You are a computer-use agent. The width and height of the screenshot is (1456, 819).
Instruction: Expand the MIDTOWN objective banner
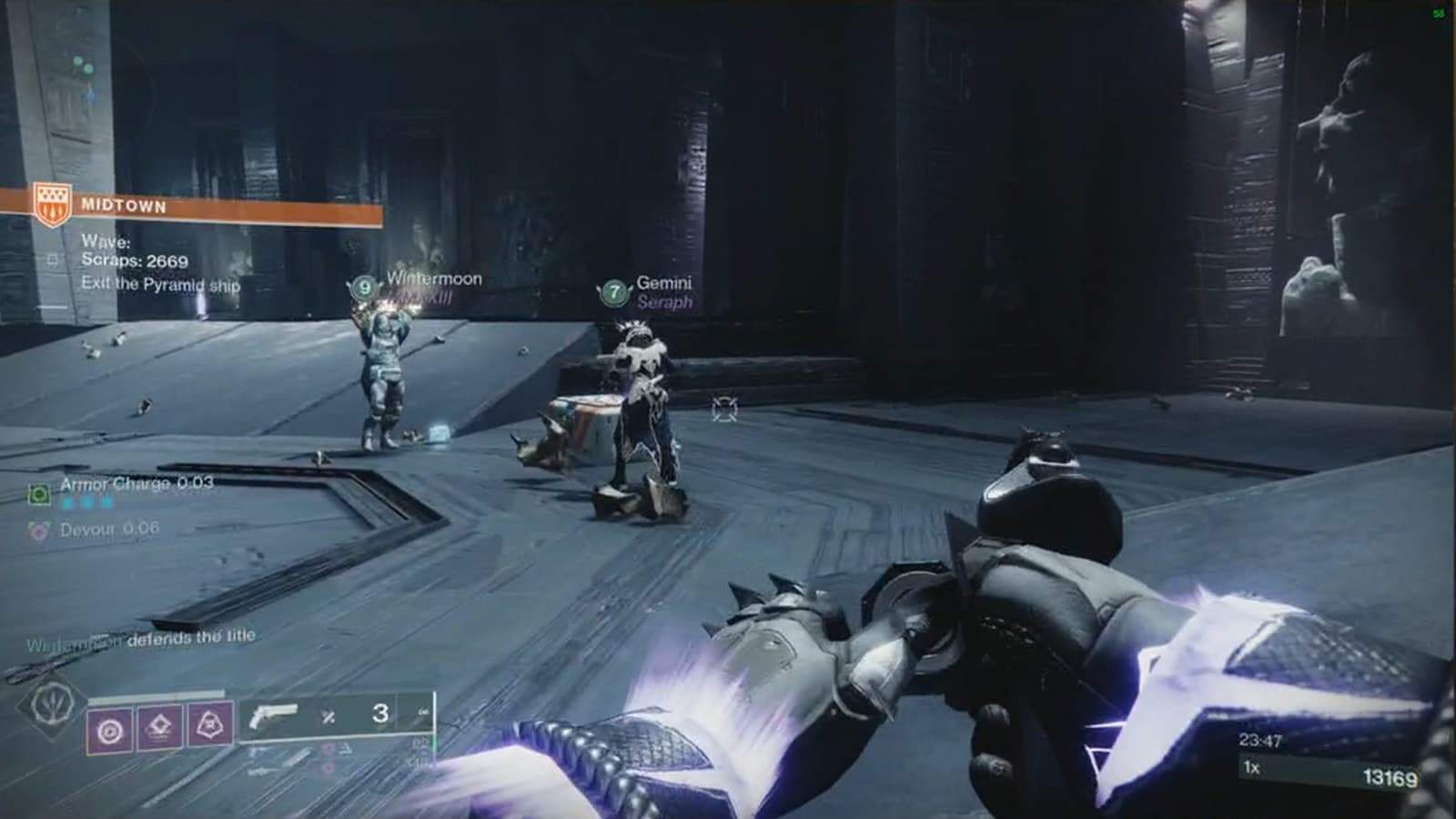(123, 206)
